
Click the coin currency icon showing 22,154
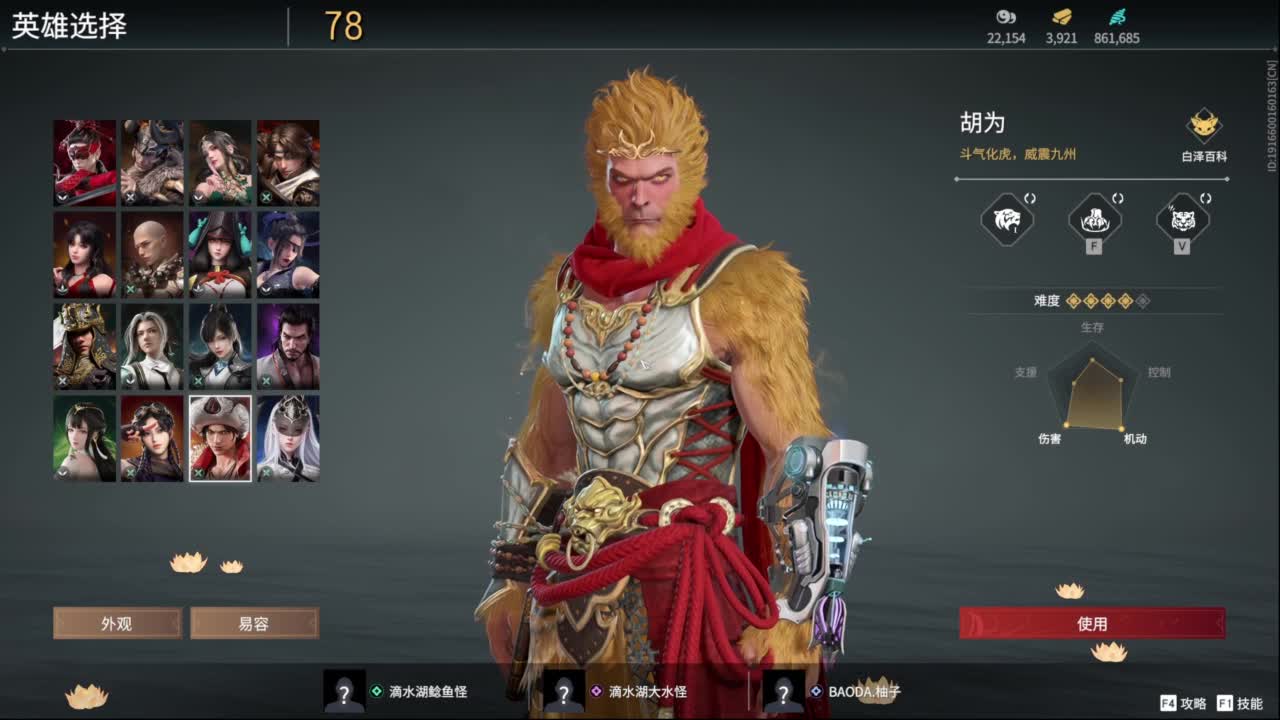[1005, 17]
